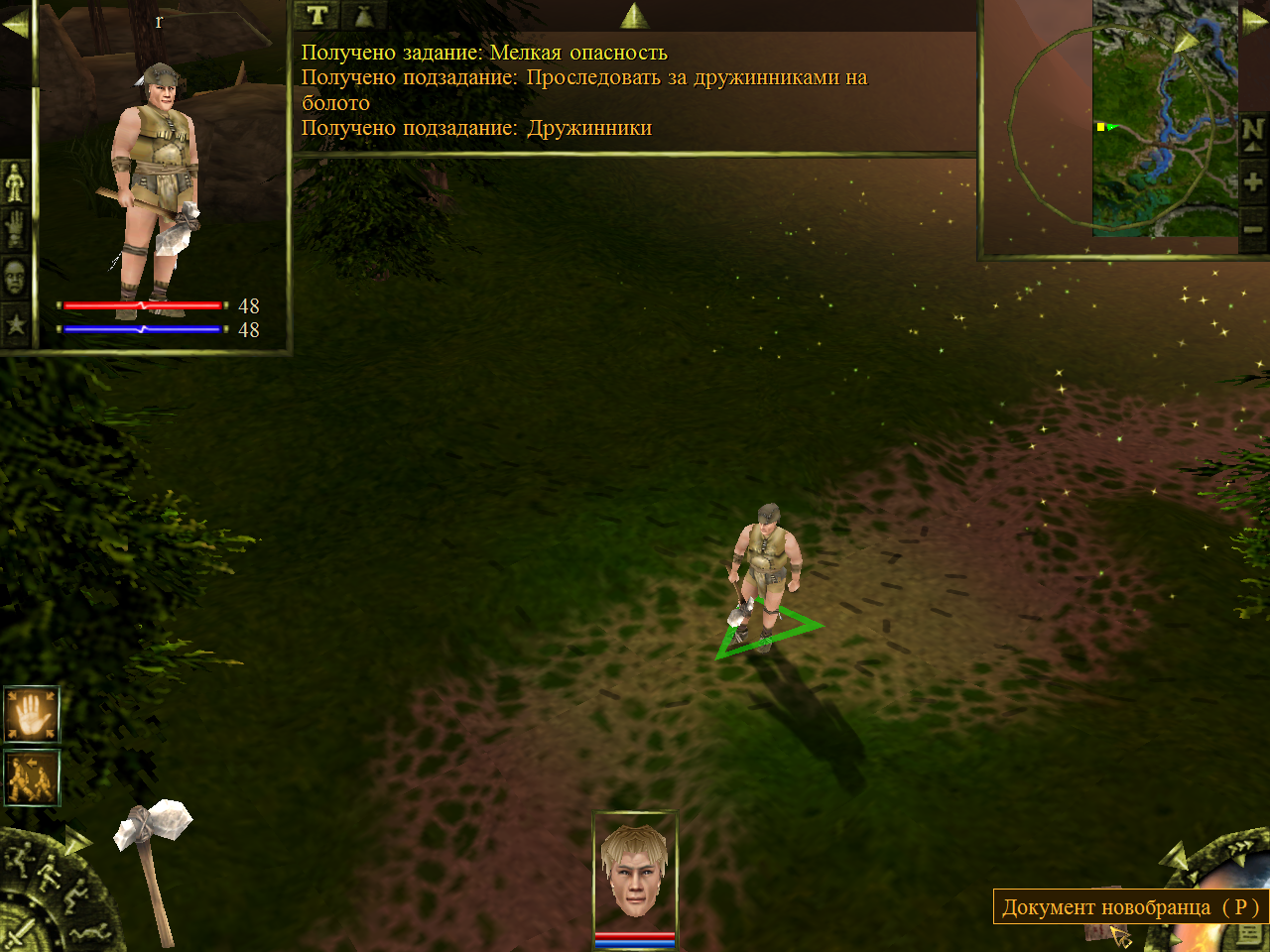Open the hand icon tab
1270x952 pixels.
pos(15,230)
